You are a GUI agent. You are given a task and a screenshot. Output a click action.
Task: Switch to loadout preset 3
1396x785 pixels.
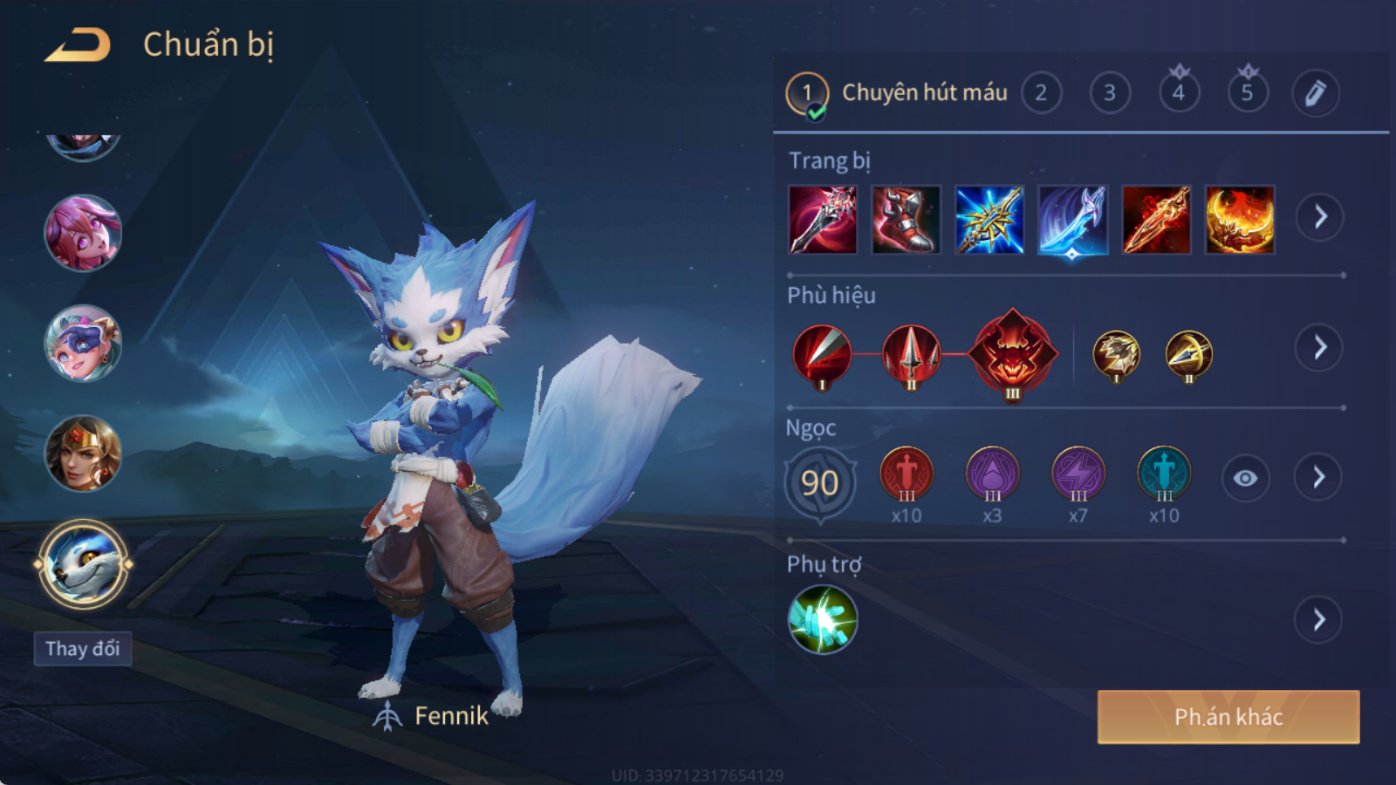click(1110, 93)
